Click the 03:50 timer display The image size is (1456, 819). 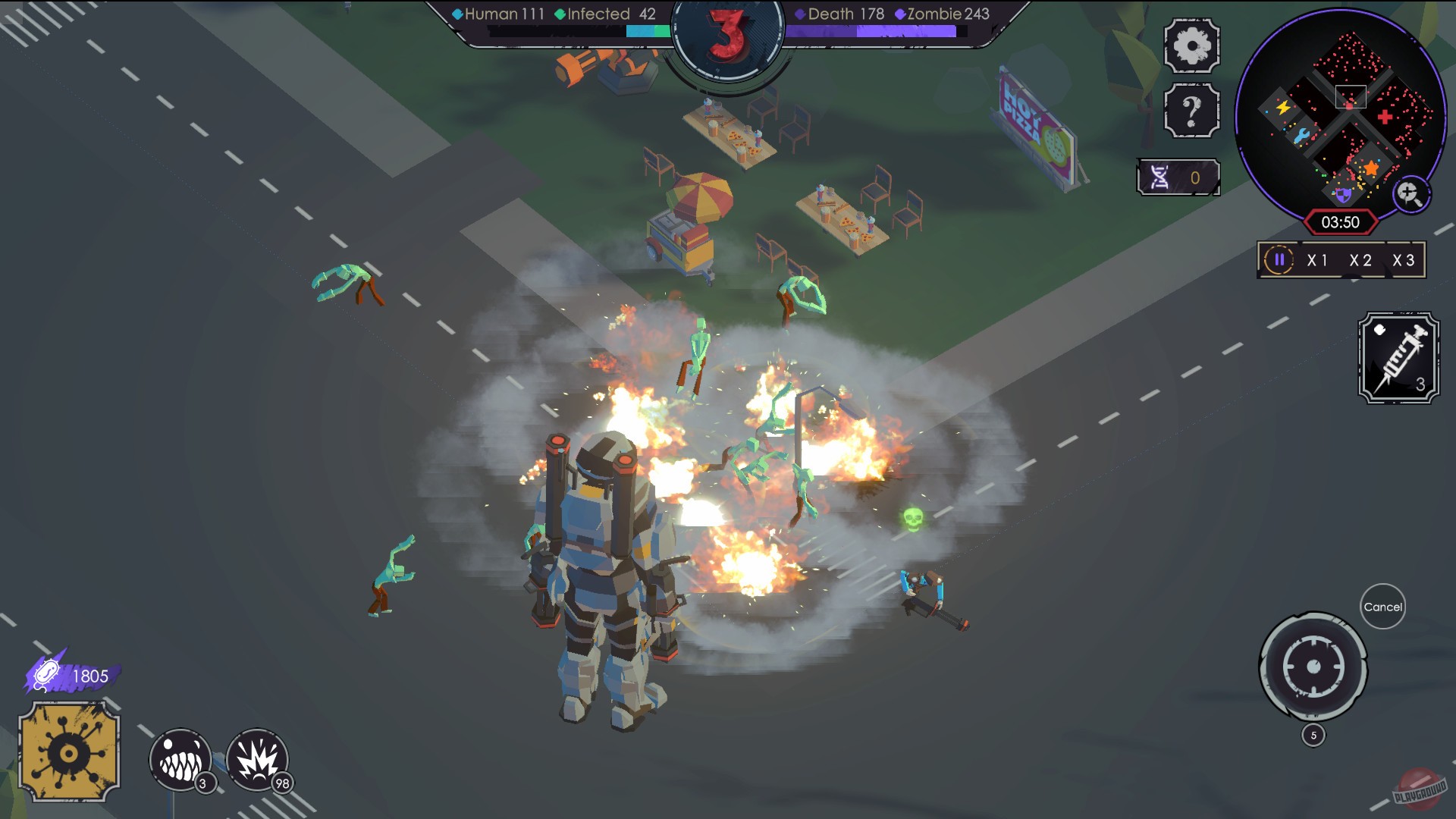[1341, 221]
